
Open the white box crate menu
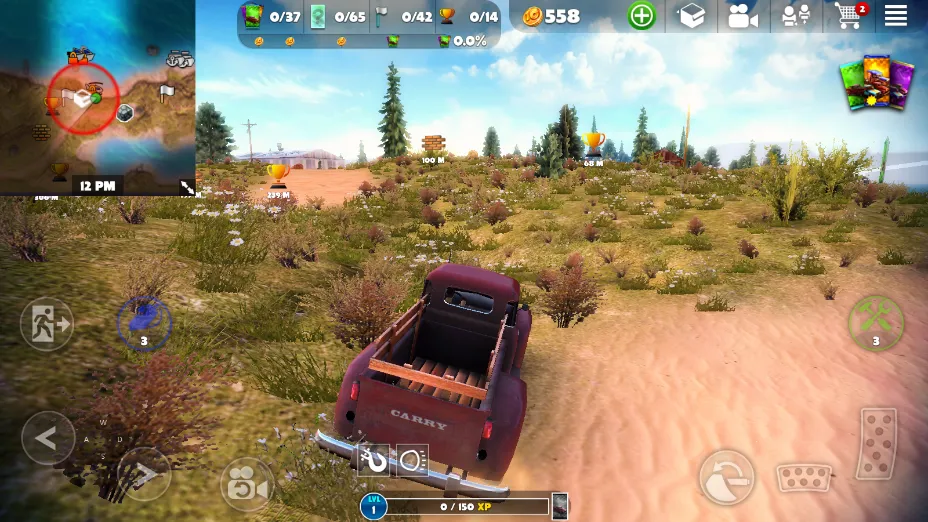tap(691, 16)
